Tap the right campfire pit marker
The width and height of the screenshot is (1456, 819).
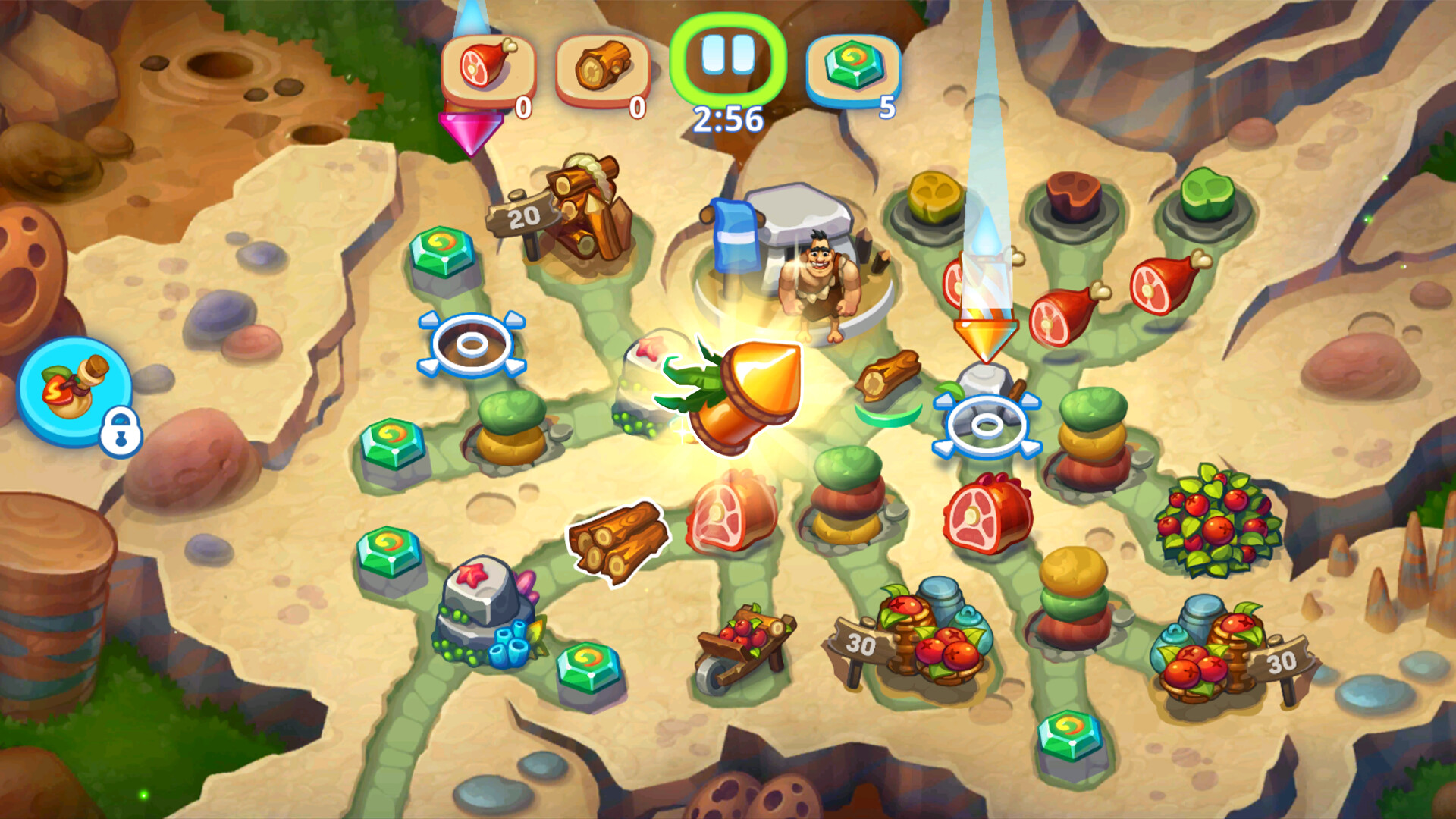[986, 426]
